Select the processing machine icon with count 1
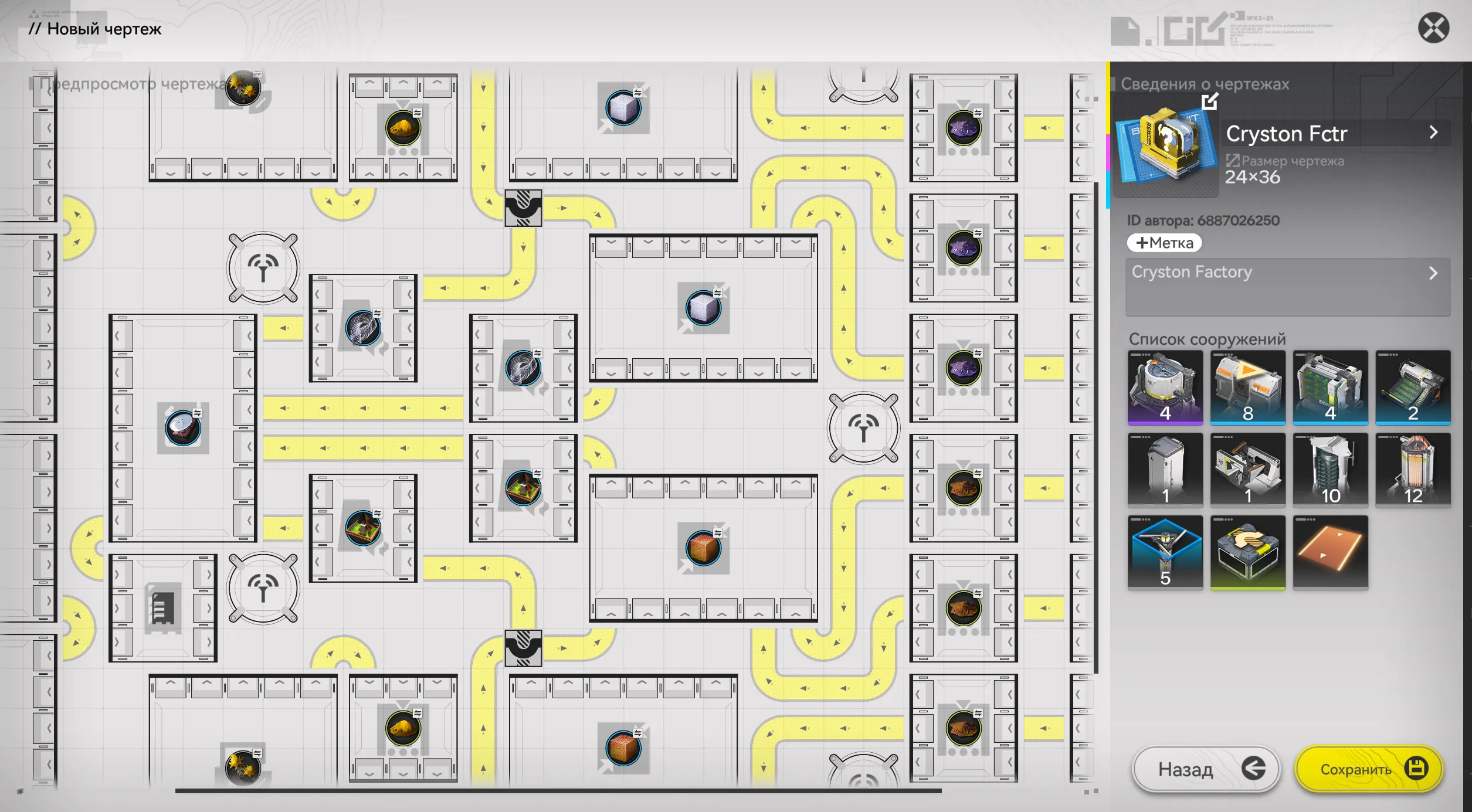The height and width of the screenshot is (812, 1472). 1248,470
